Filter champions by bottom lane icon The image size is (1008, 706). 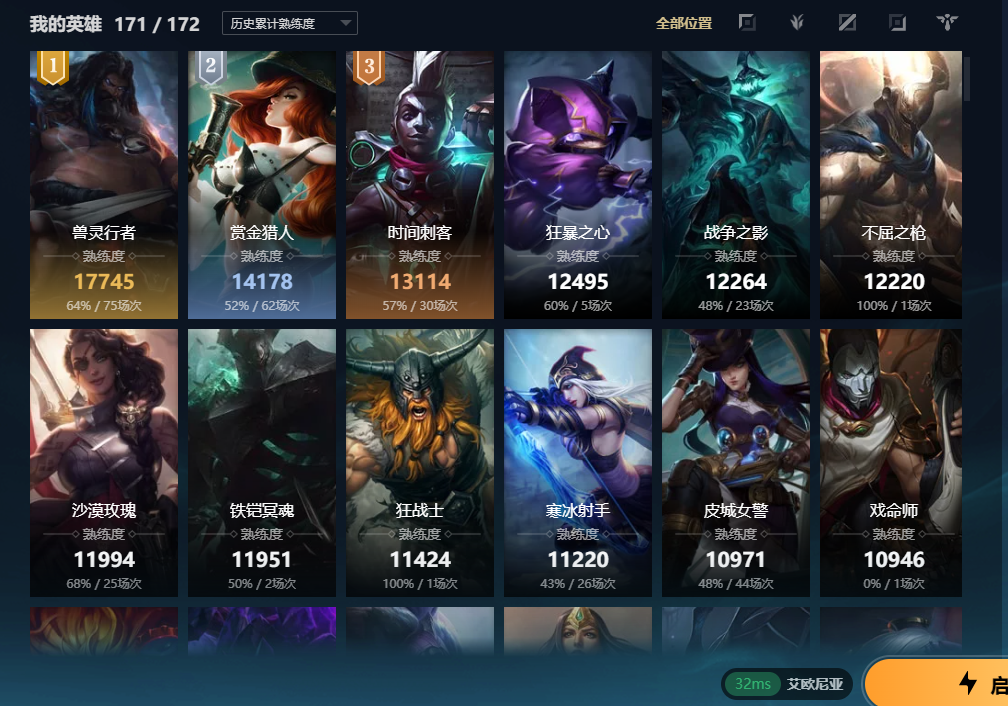pos(897,23)
